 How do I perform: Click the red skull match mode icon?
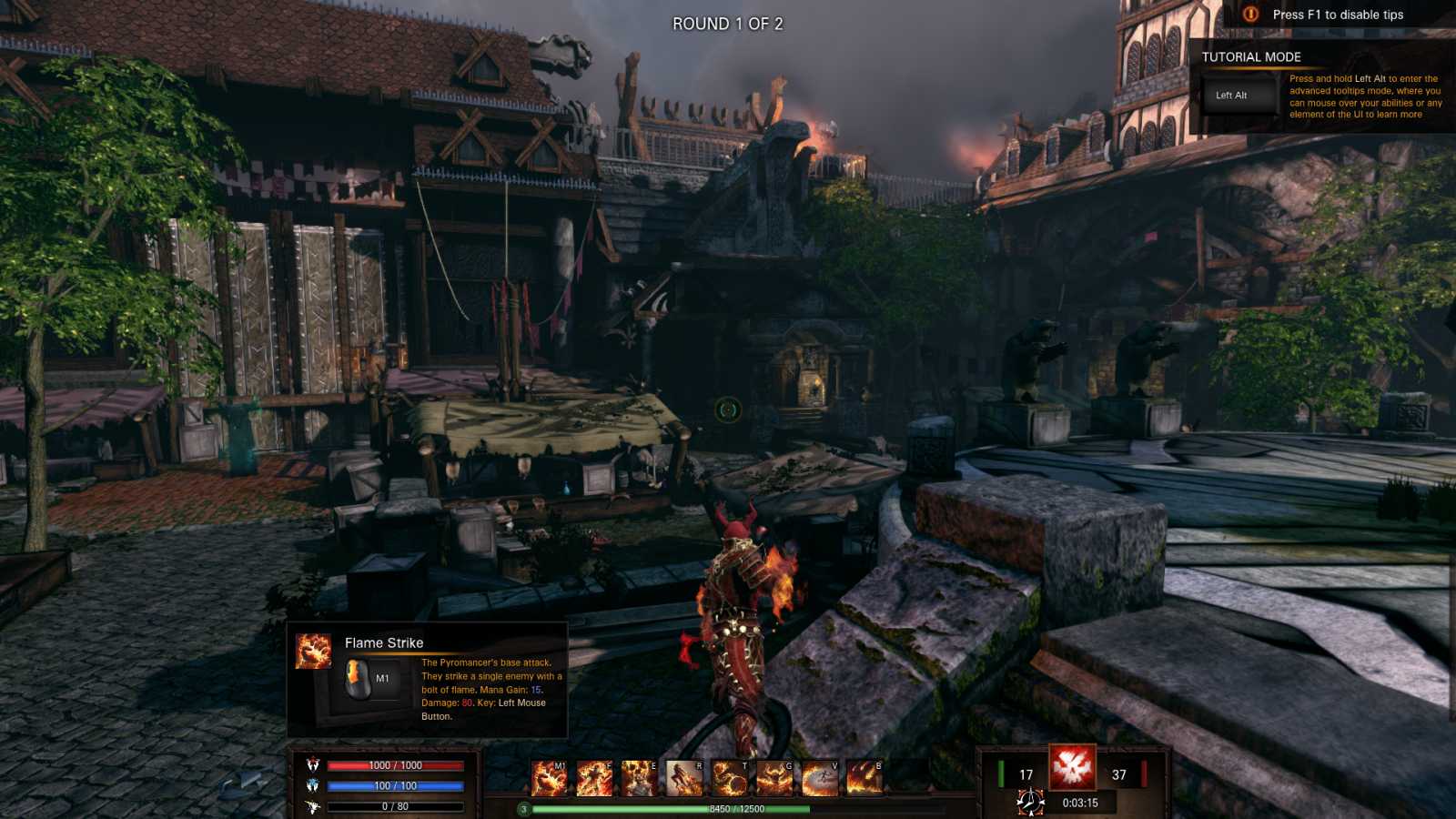1072,767
